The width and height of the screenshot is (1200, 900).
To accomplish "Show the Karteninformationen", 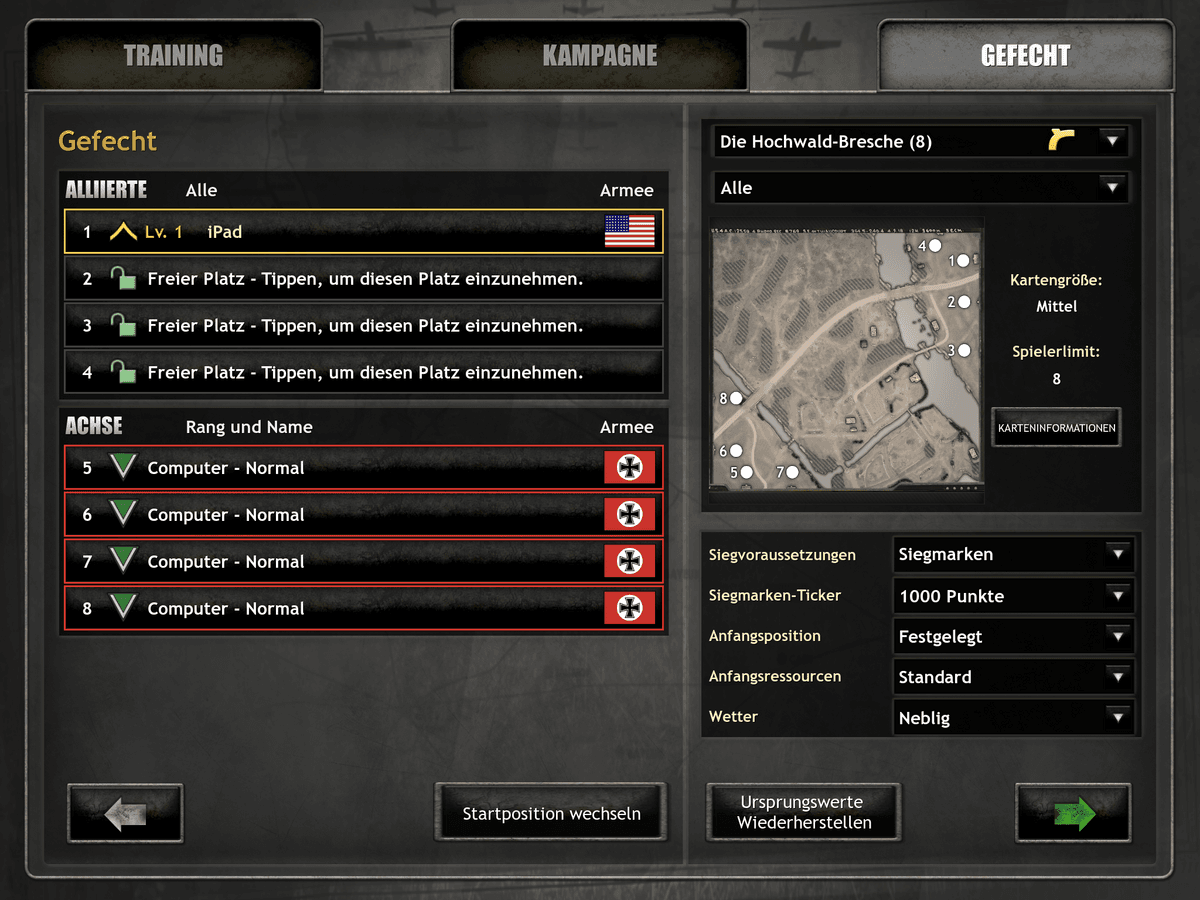I will tap(1056, 428).
